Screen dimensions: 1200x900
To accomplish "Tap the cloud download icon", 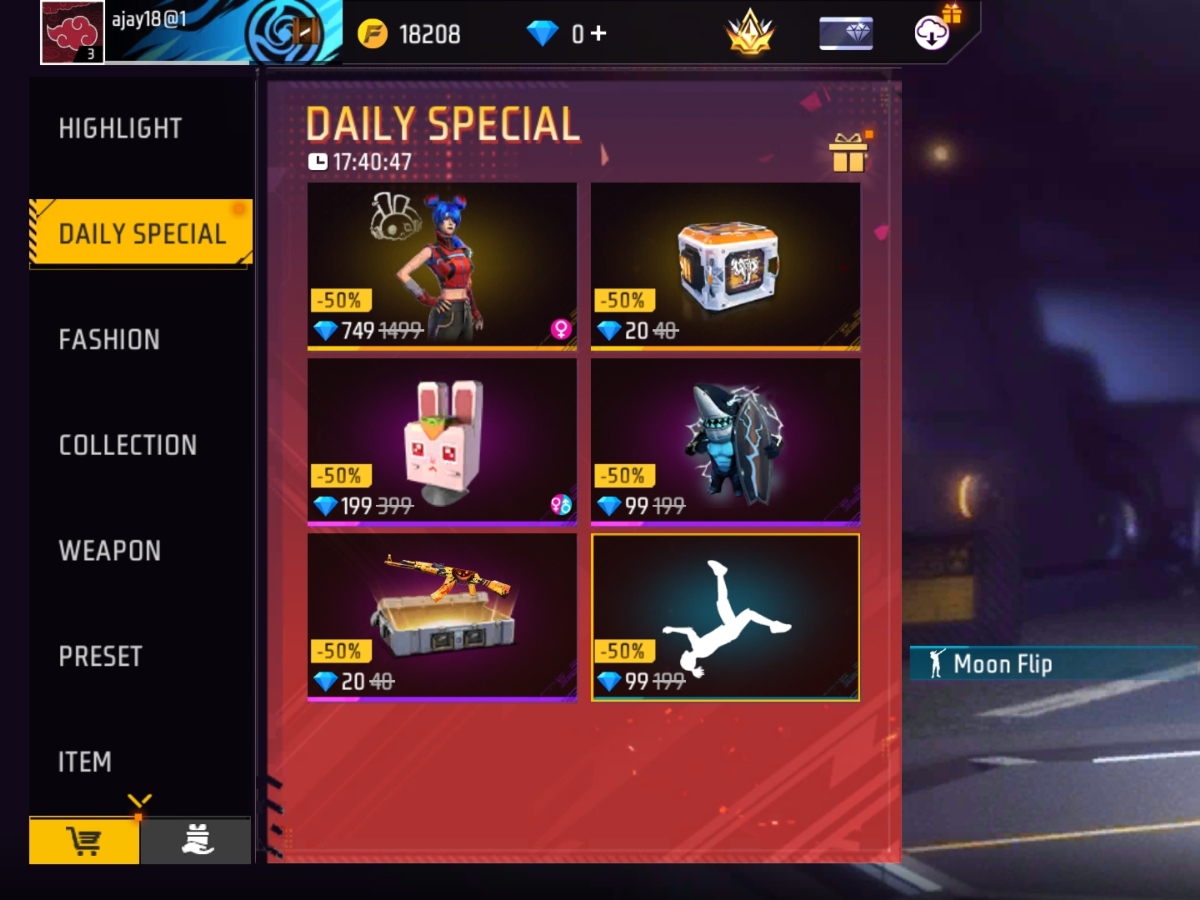I will coord(932,33).
